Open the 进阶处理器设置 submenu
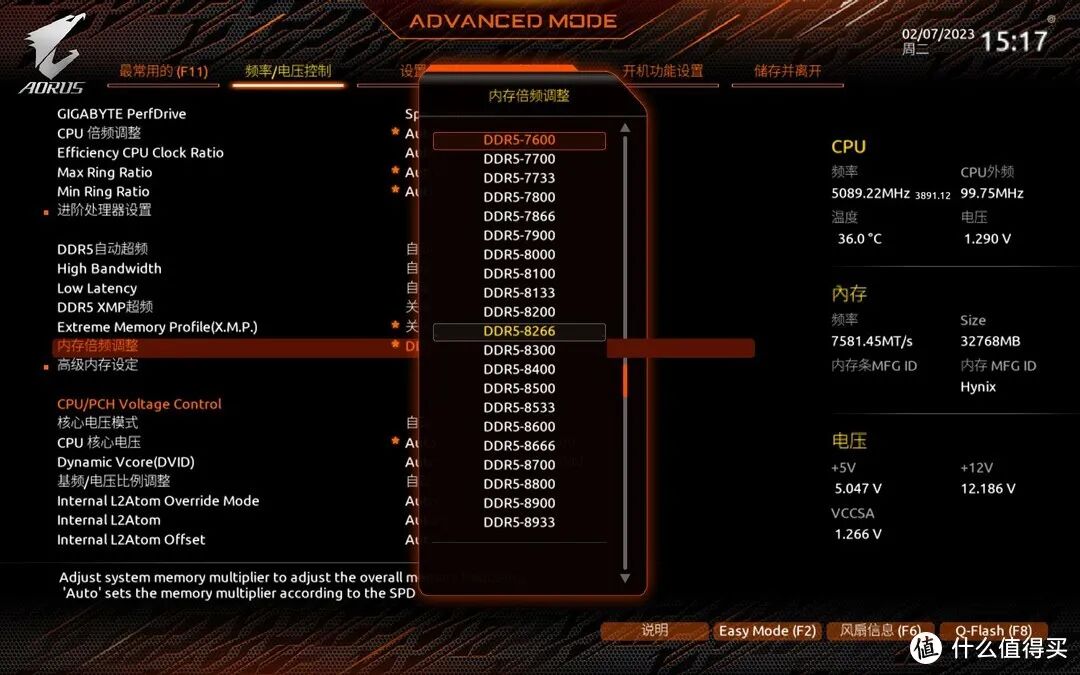 (104, 210)
